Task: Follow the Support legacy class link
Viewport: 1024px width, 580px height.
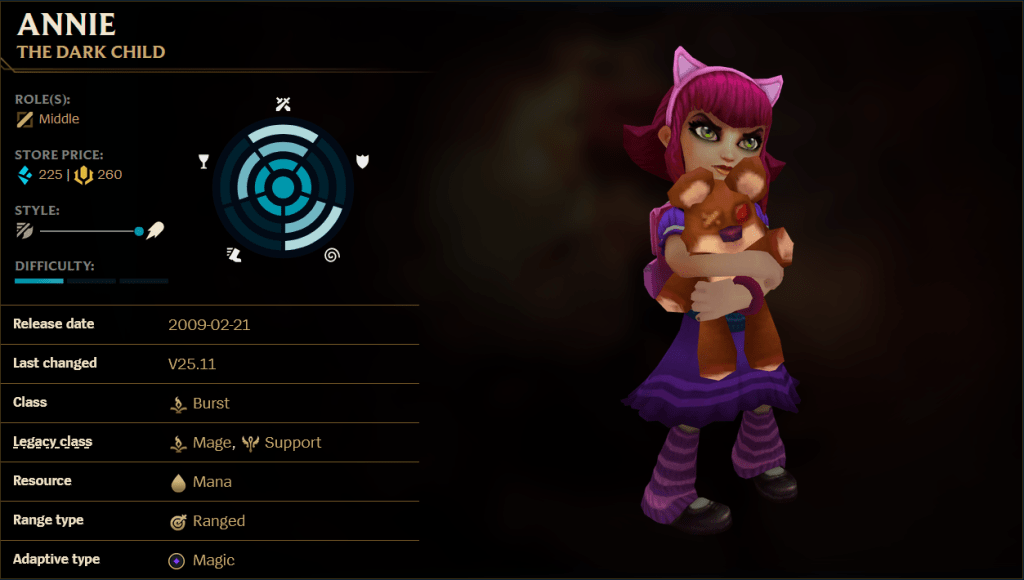Action: point(292,442)
